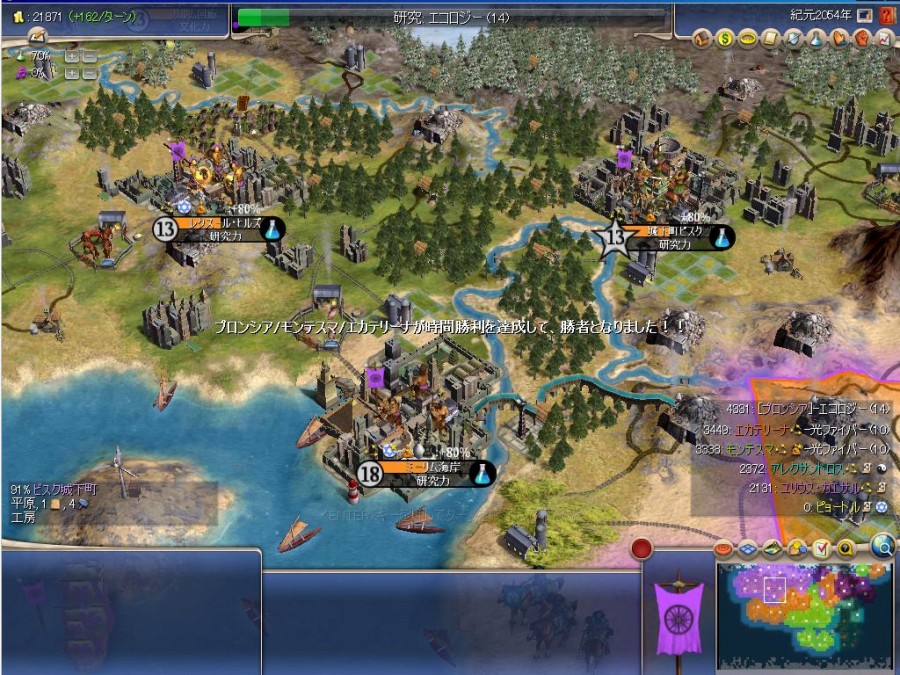Click the red end turn button

point(641,549)
